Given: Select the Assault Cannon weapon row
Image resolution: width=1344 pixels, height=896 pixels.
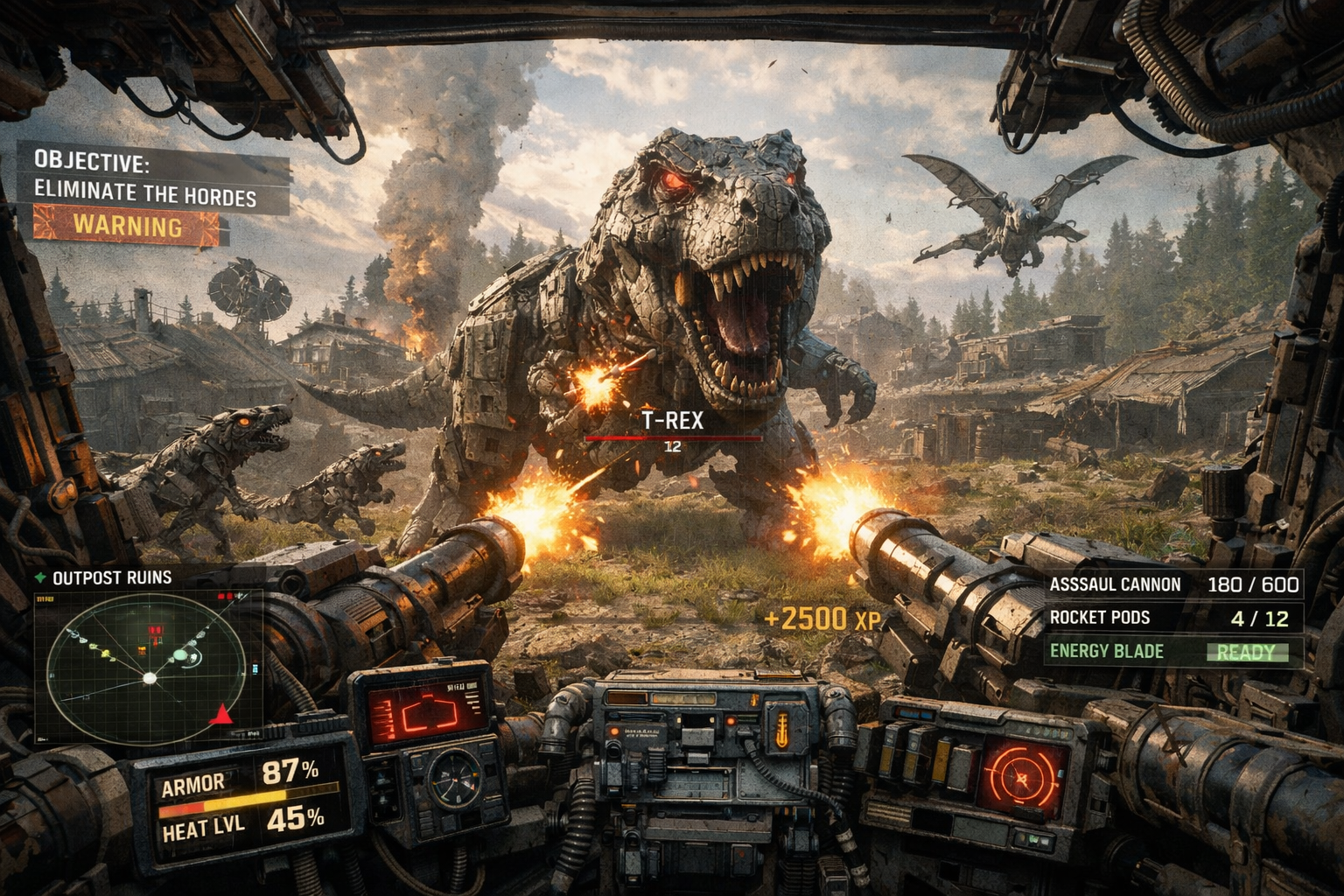Looking at the screenshot, I should coord(1173,584).
